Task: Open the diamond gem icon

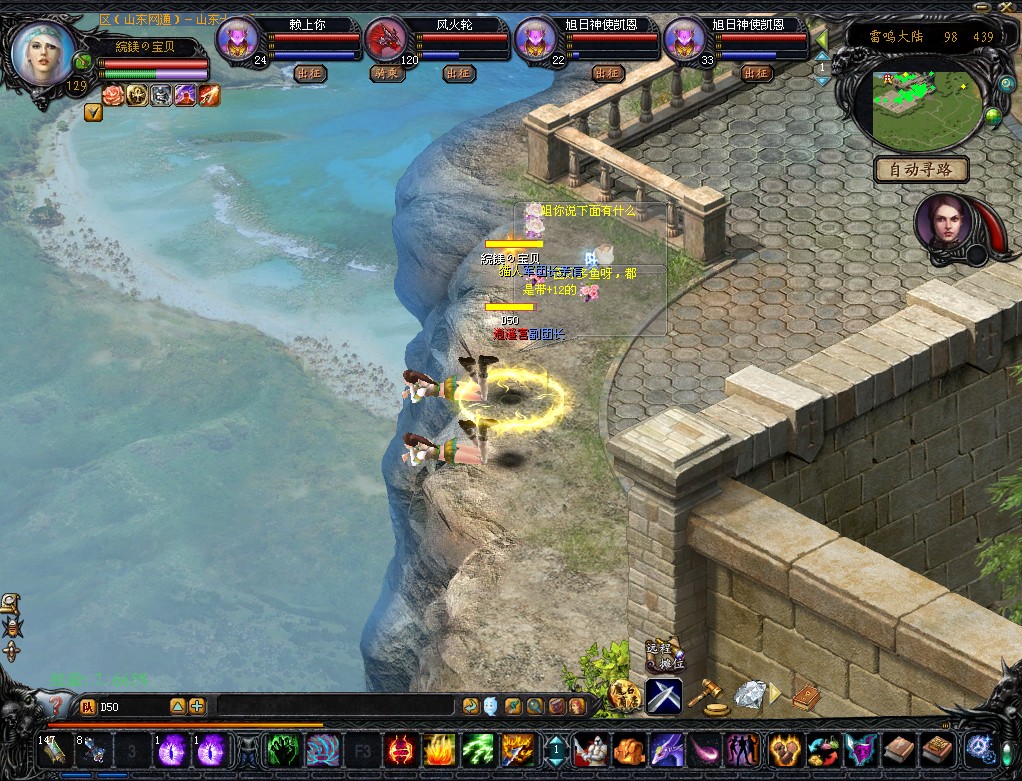Action: pos(749,693)
